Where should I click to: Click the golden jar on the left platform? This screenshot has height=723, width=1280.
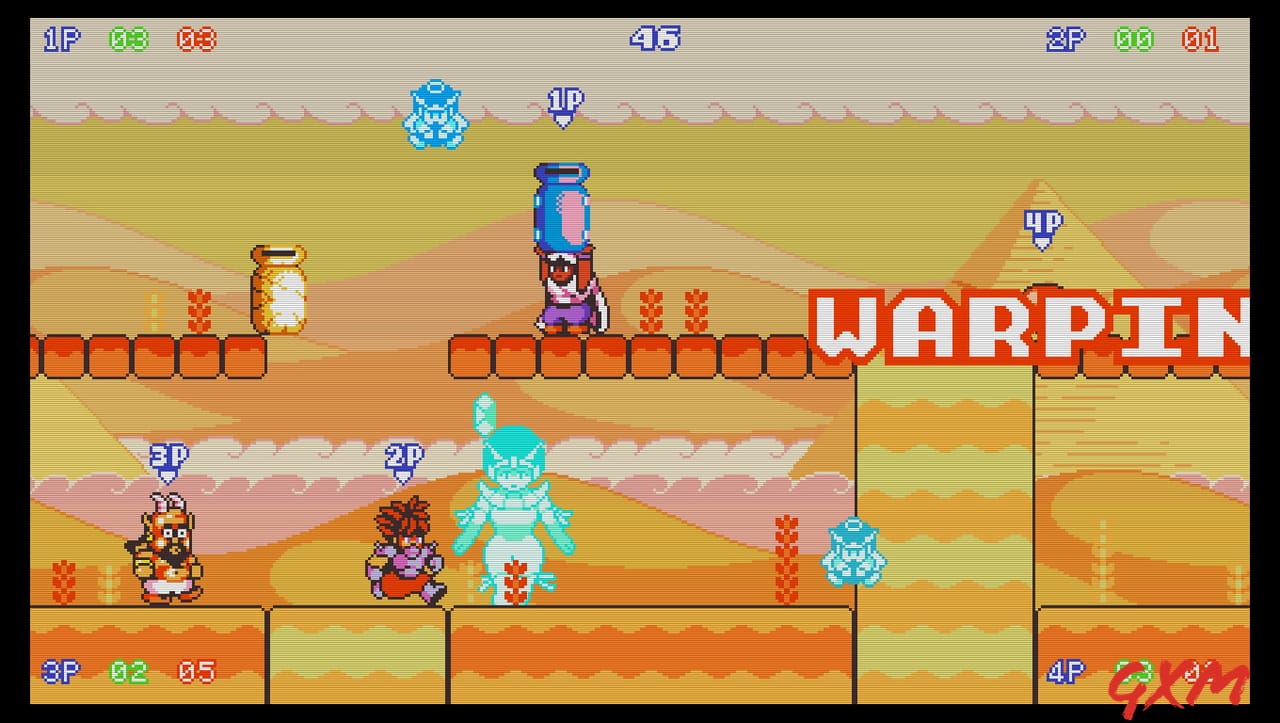[x=277, y=288]
